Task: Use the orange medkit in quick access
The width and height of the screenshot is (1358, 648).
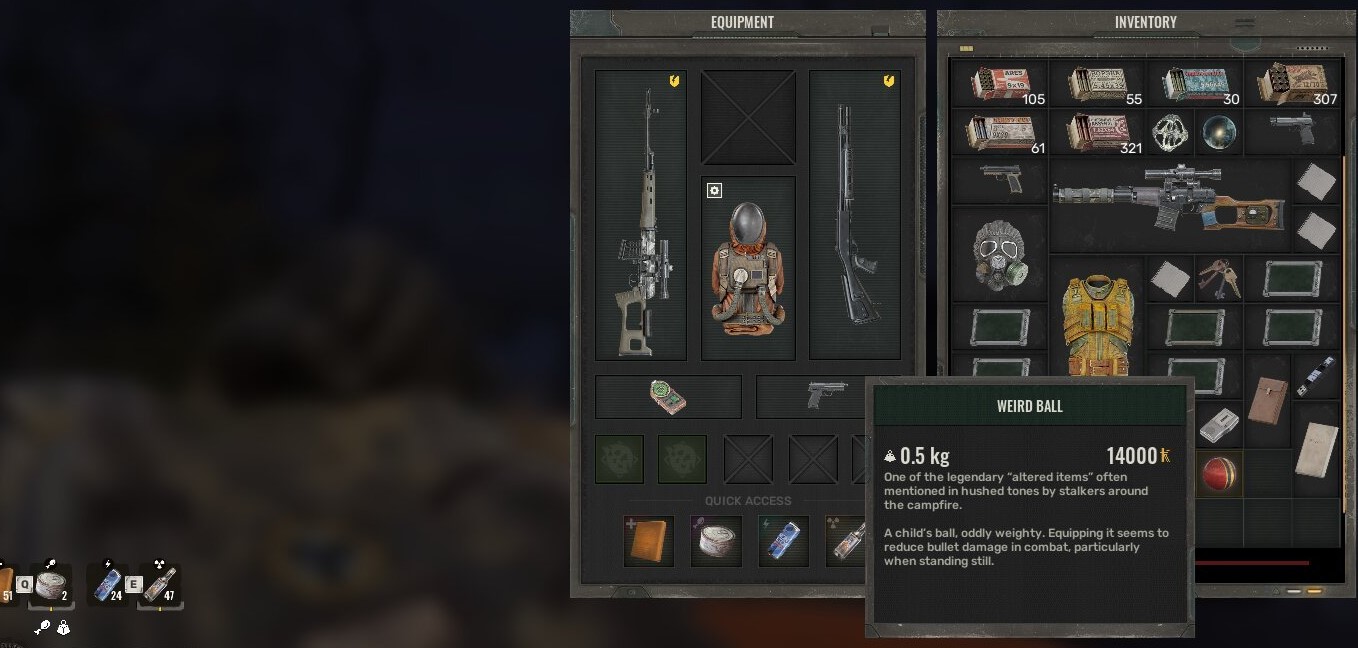Action: pos(648,541)
